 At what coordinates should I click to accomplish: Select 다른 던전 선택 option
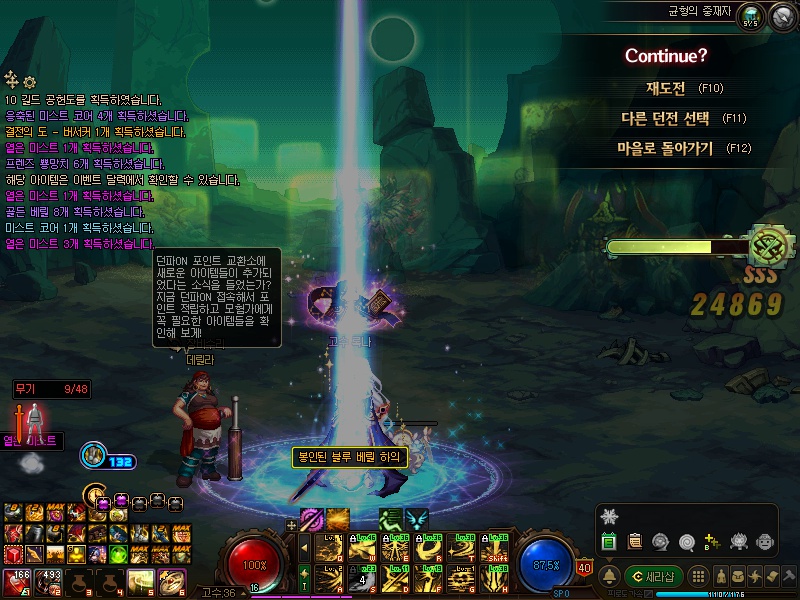pos(665,118)
